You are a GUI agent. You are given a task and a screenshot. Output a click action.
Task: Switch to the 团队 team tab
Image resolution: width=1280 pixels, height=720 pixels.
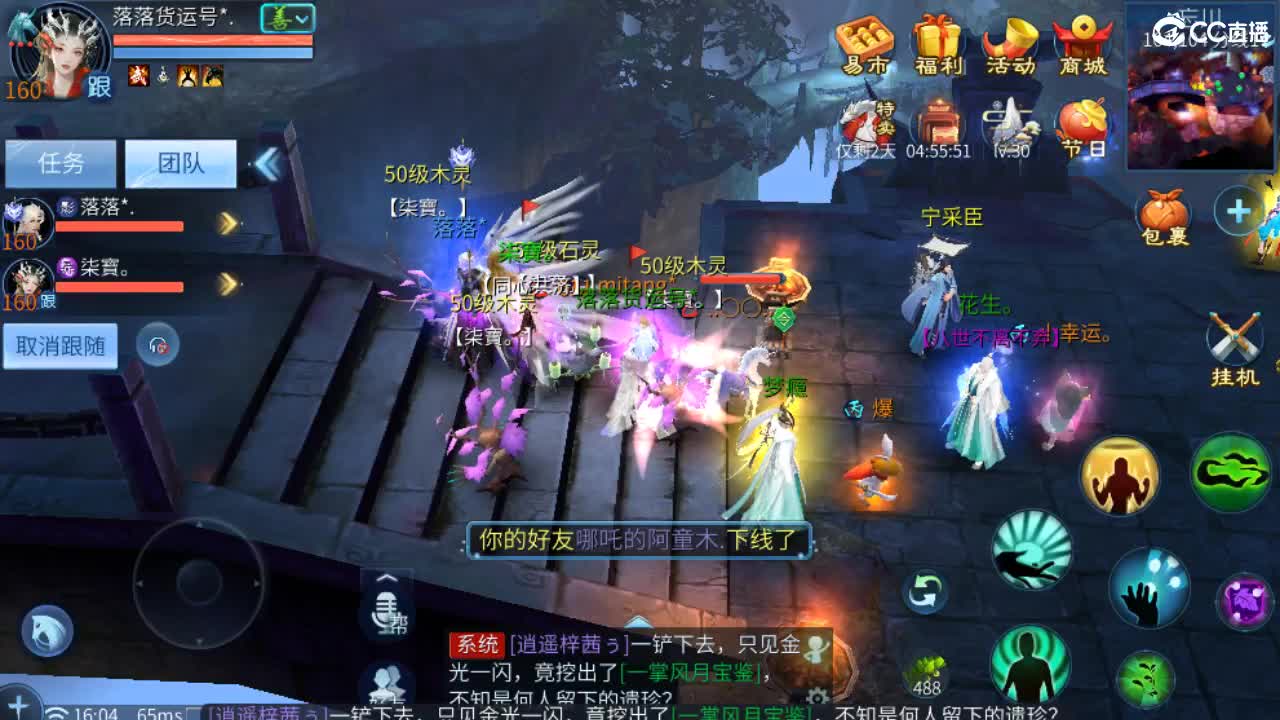[x=180, y=163]
